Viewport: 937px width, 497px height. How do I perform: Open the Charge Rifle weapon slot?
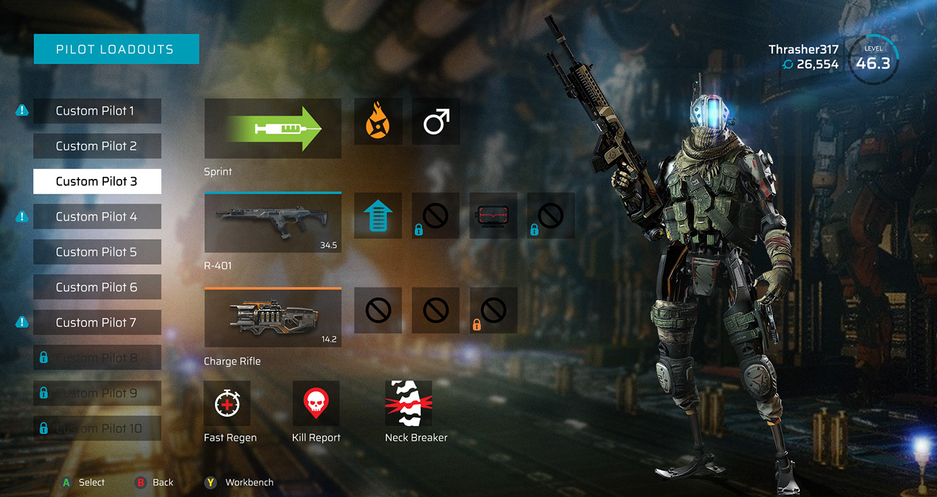point(273,318)
